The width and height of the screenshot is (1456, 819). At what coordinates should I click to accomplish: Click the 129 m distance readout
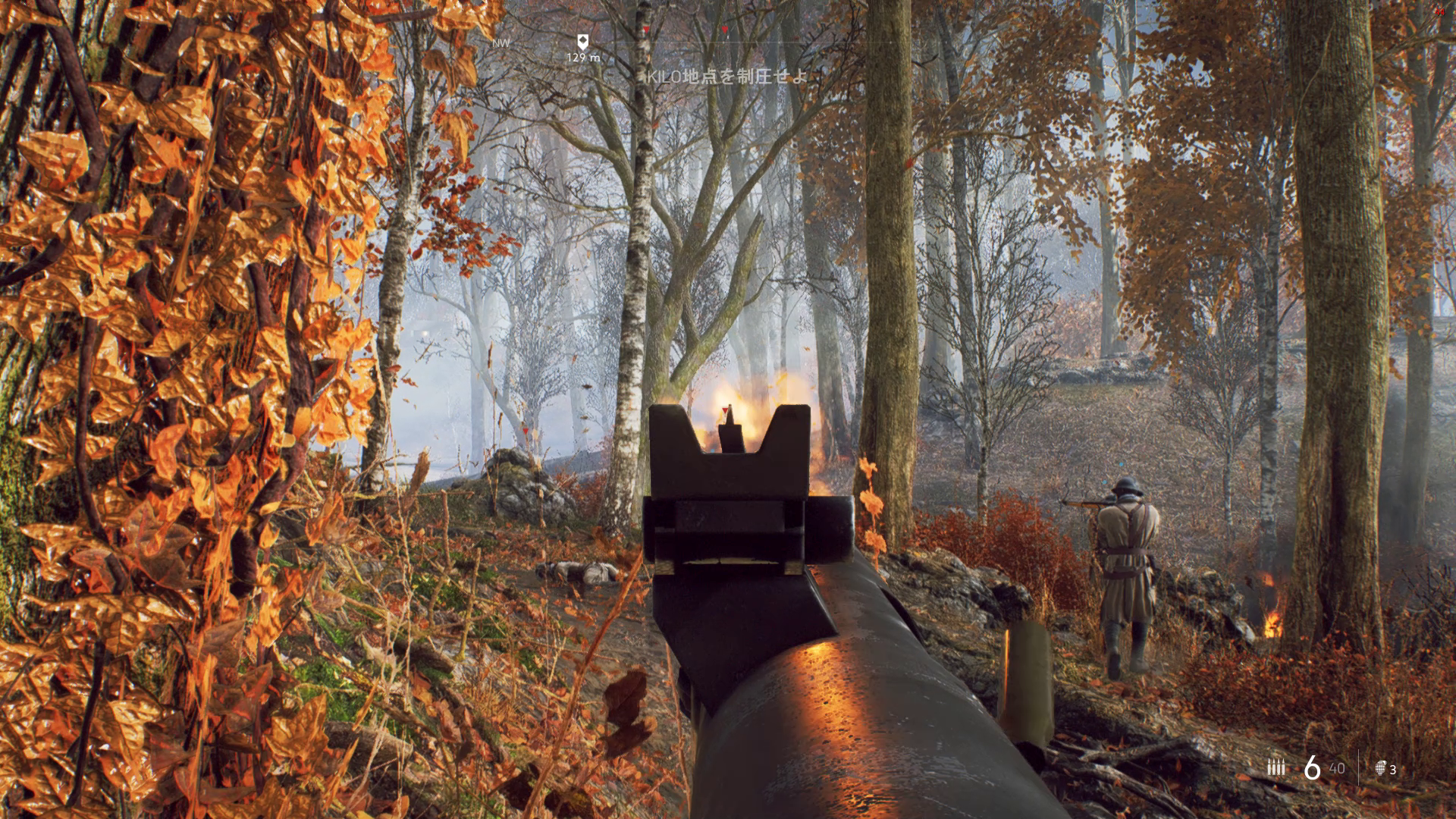pyautogui.click(x=584, y=58)
